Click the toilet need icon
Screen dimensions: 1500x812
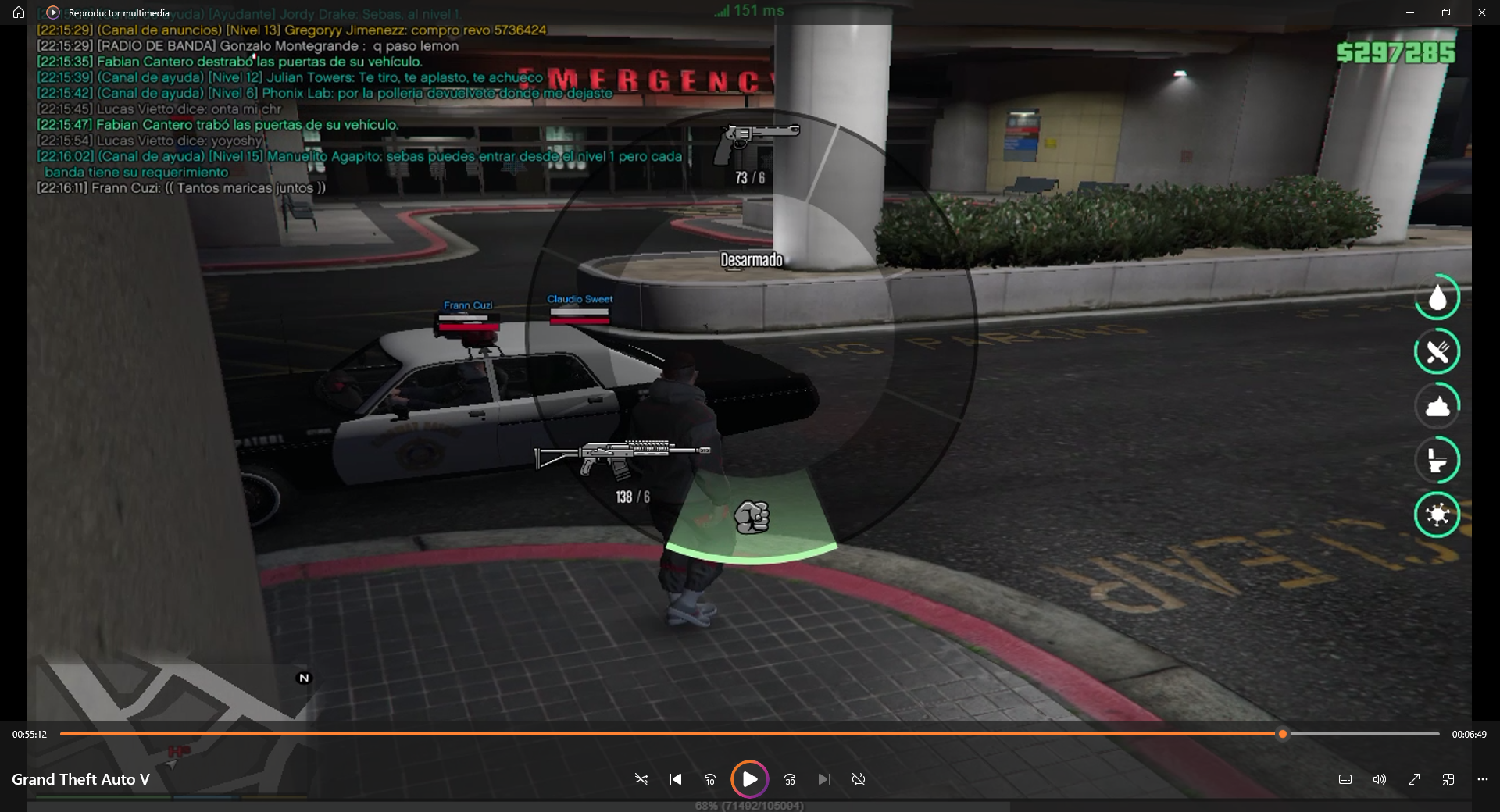point(1437,461)
